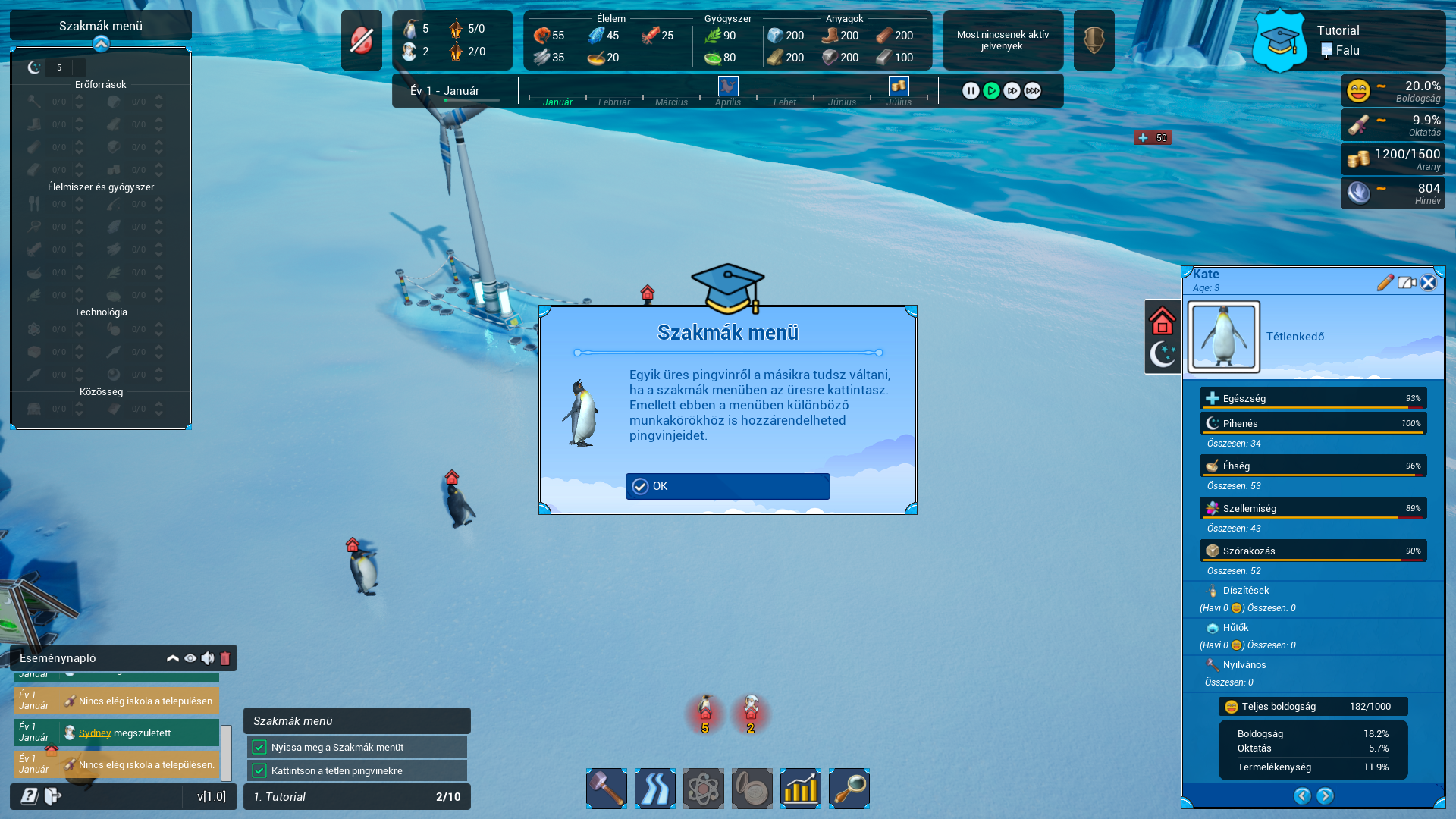
Task: Toggle event log visibility eye icon
Action: [190, 658]
